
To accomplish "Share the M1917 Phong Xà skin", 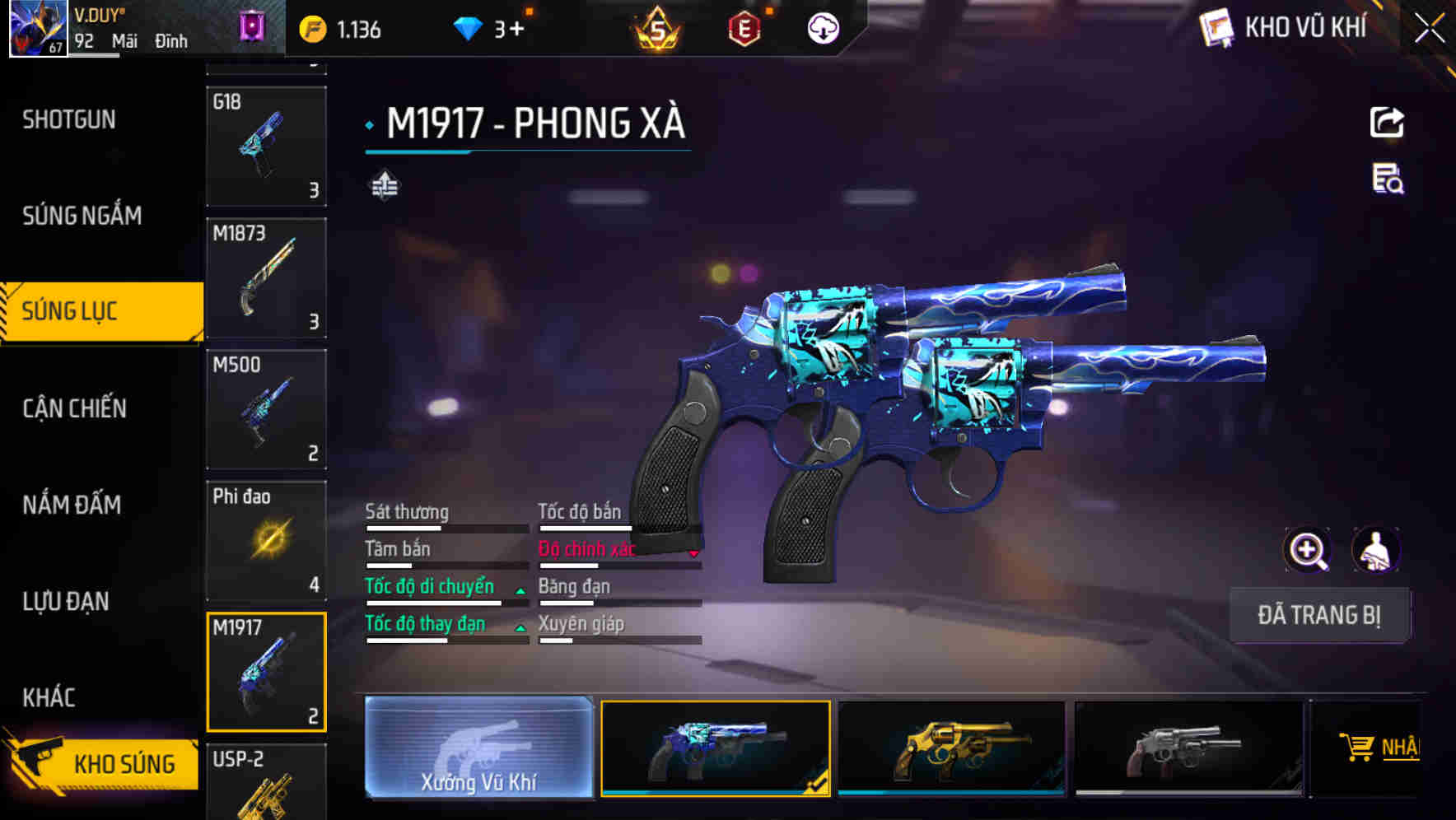I will click(1388, 122).
